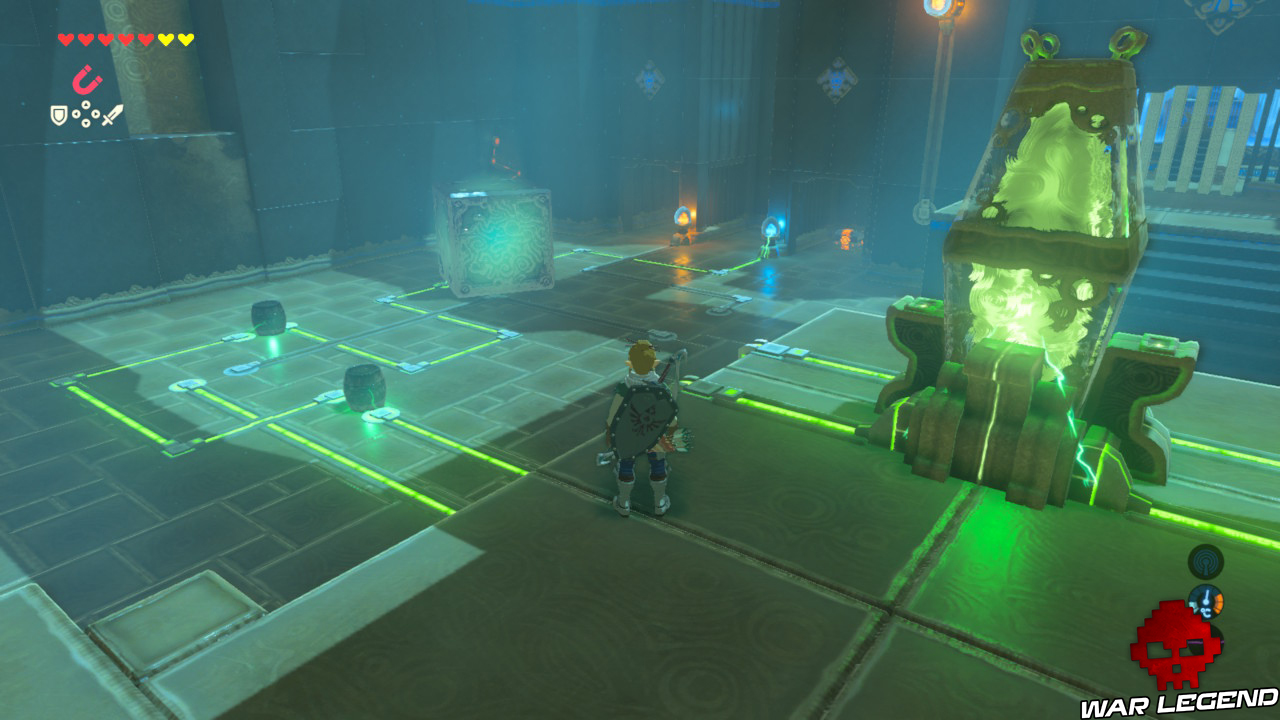Click the leftmost yellow bonus heart
This screenshot has height=720, width=1280.
[x=166, y=39]
